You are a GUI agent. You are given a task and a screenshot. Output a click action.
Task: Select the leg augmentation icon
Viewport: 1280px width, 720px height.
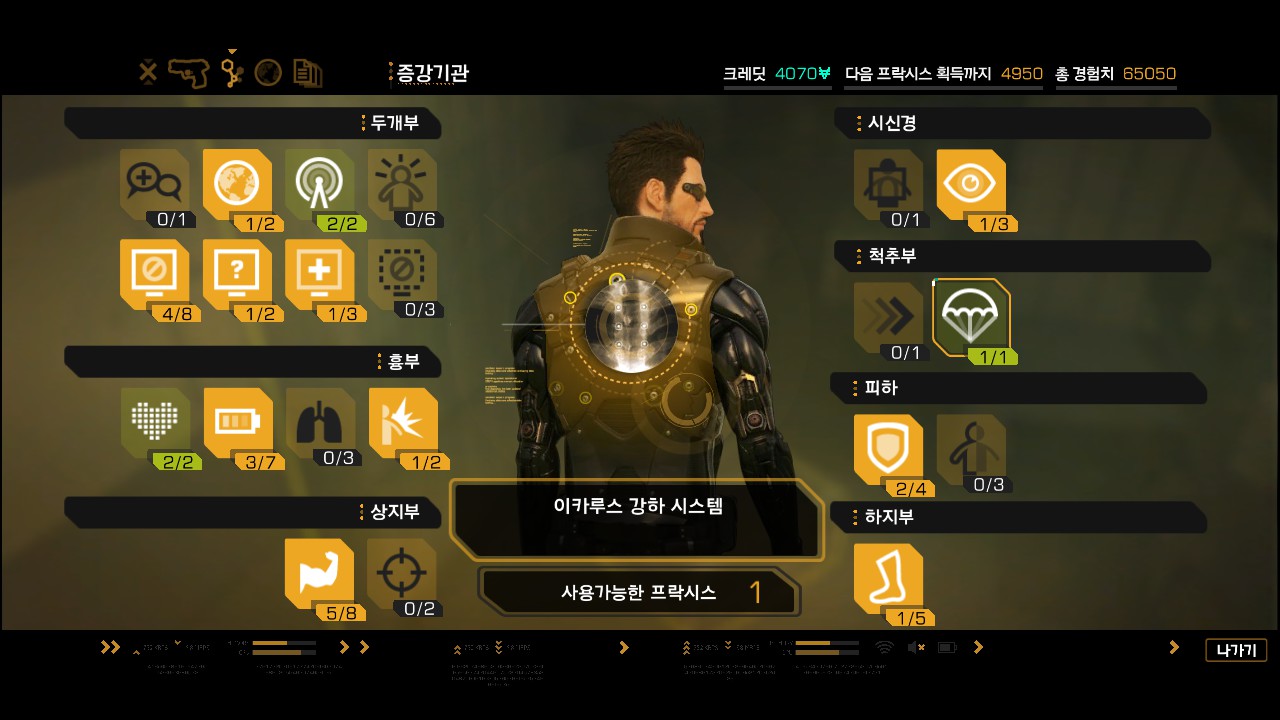point(888,579)
